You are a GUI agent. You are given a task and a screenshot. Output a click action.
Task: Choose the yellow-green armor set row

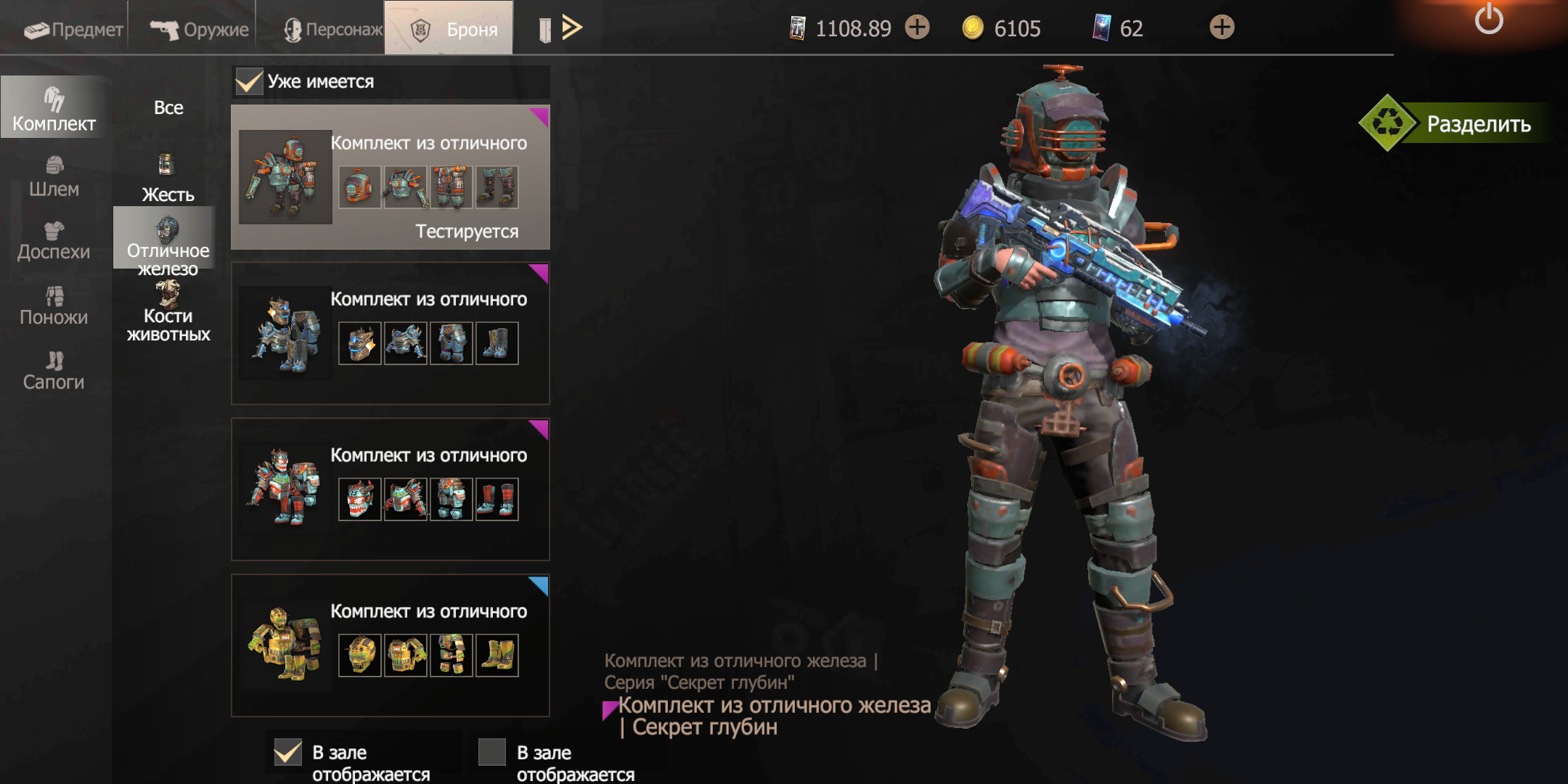coord(390,645)
